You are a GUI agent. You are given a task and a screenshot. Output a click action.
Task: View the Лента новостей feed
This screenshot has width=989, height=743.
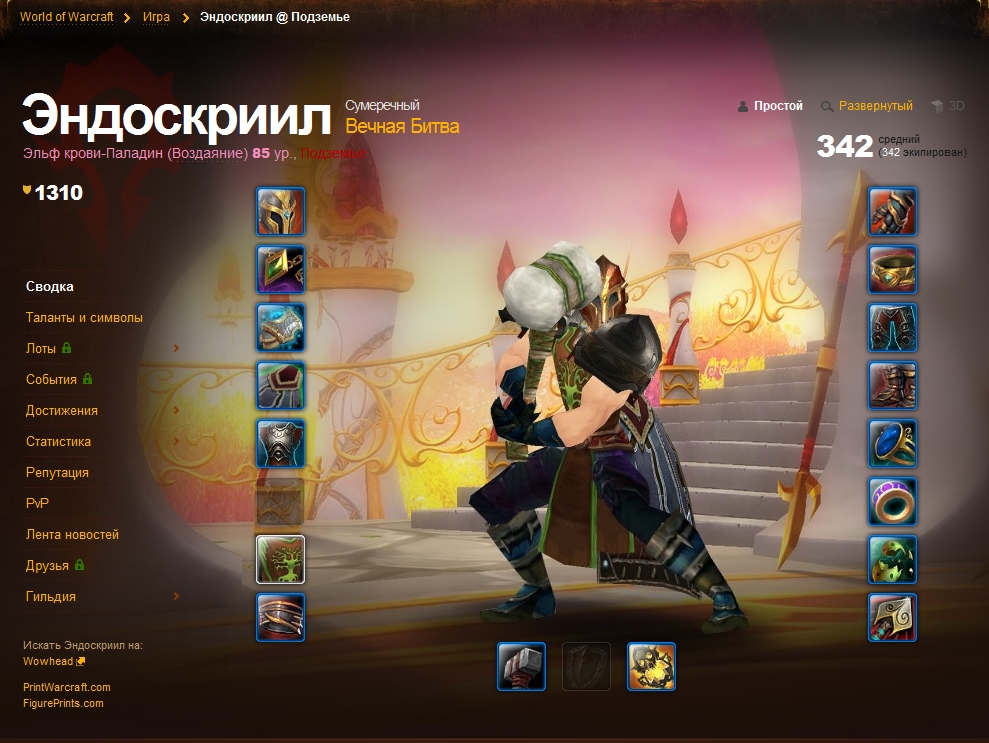click(x=72, y=535)
